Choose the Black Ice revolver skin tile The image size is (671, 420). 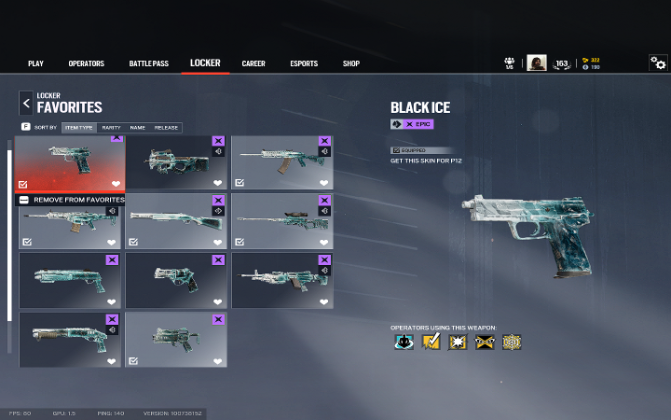(176, 280)
